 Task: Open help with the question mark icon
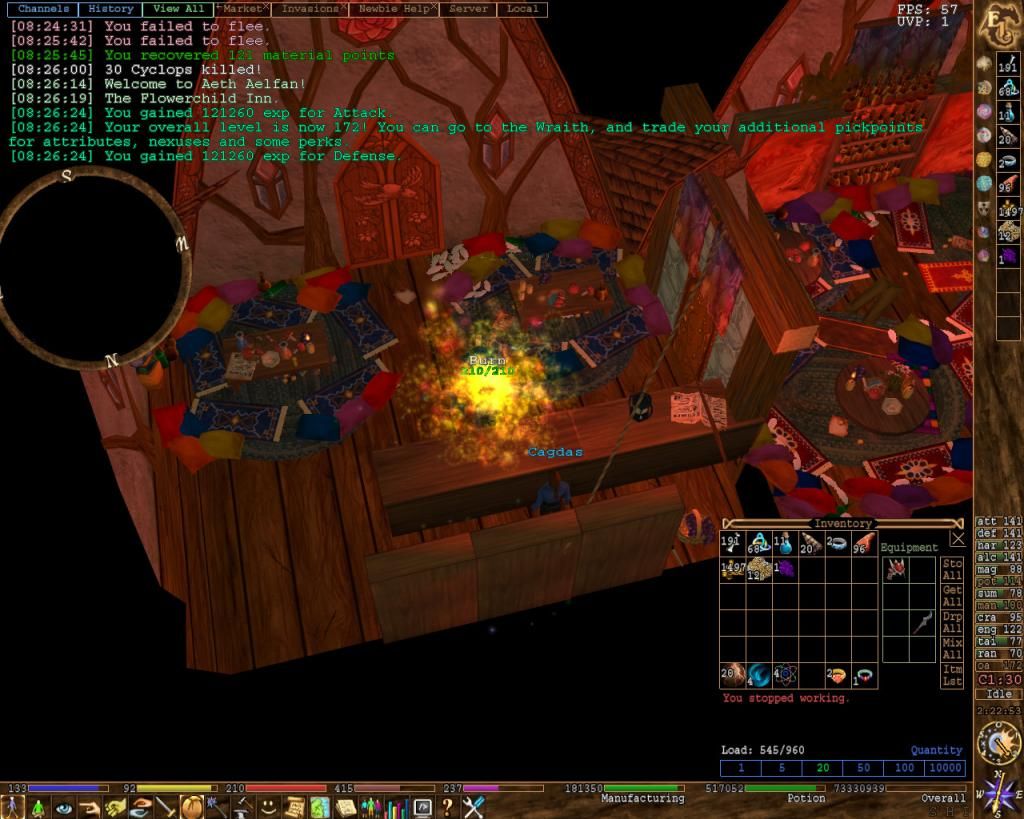[x=448, y=807]
